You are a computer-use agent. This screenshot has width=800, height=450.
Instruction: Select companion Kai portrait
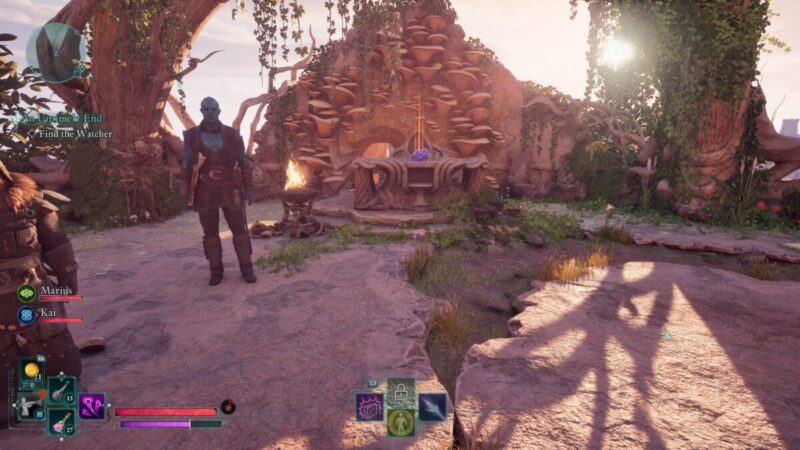click(x=26, y=314)
